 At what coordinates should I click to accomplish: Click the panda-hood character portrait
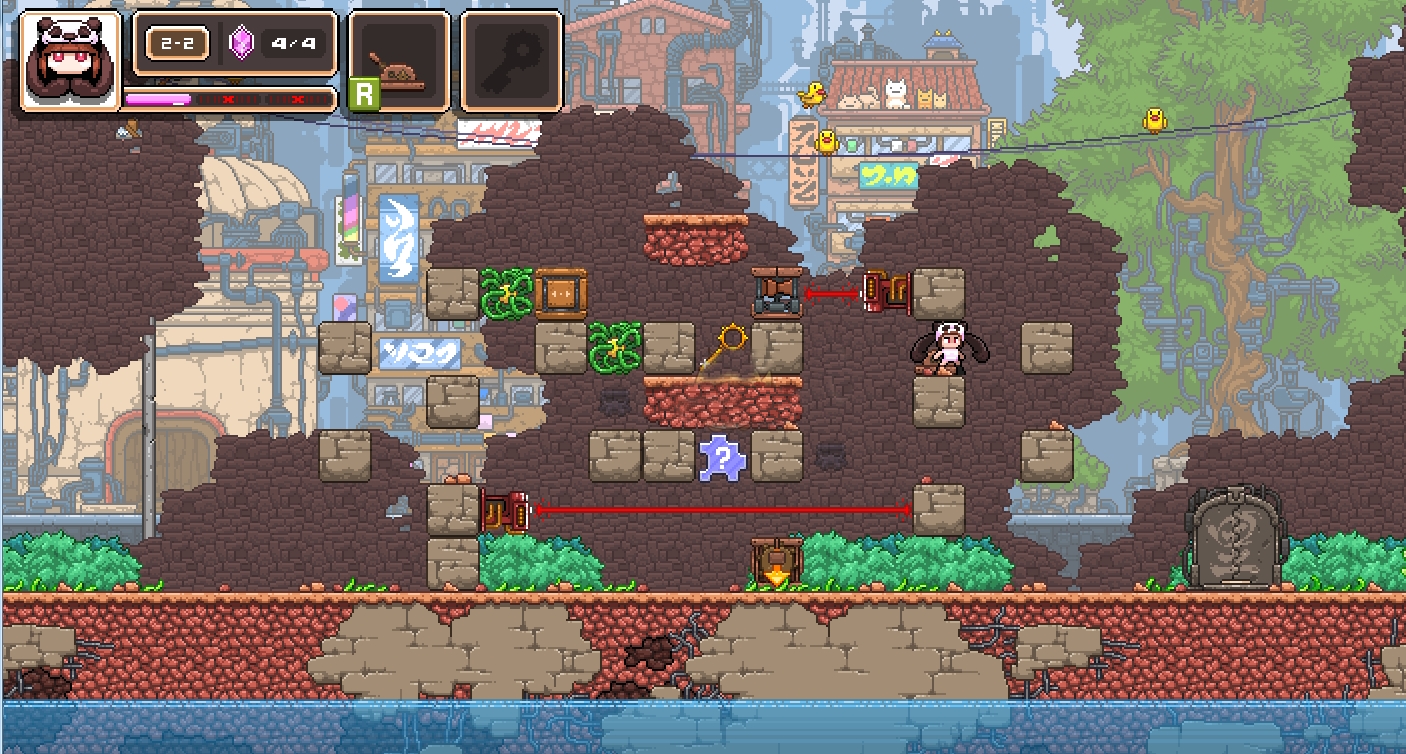[70, 60]
